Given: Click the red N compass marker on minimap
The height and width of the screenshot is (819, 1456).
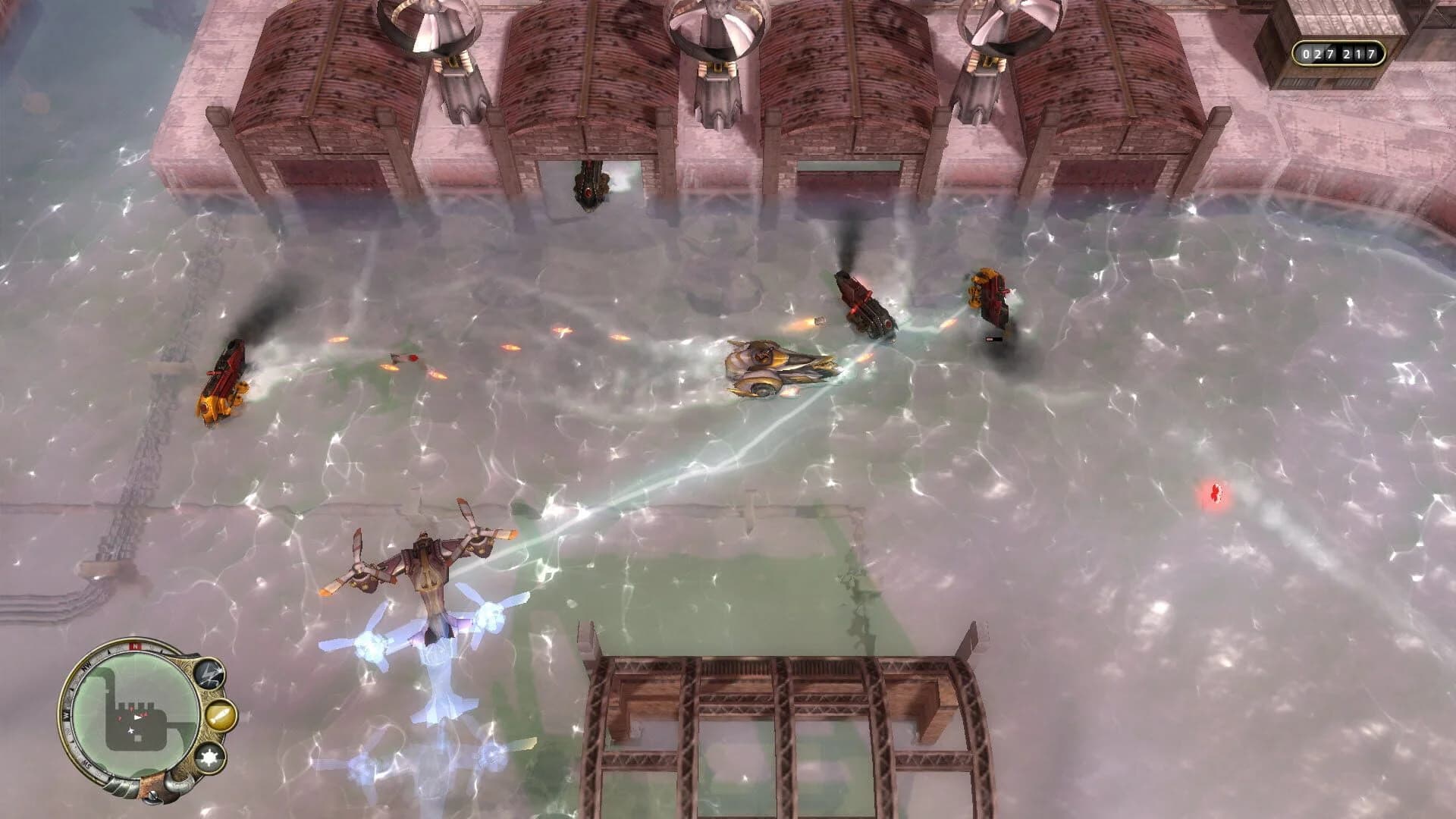Looking at the screenshot, I should tap(134, 645).
